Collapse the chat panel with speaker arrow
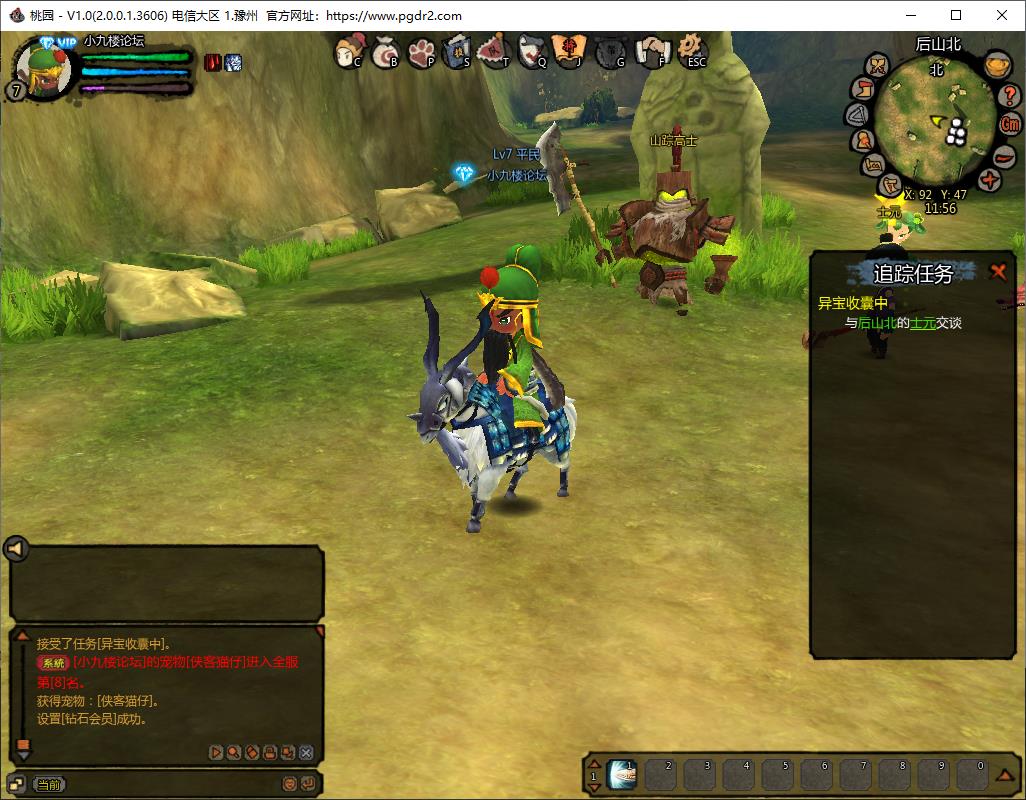 click(x=16, y=548)
